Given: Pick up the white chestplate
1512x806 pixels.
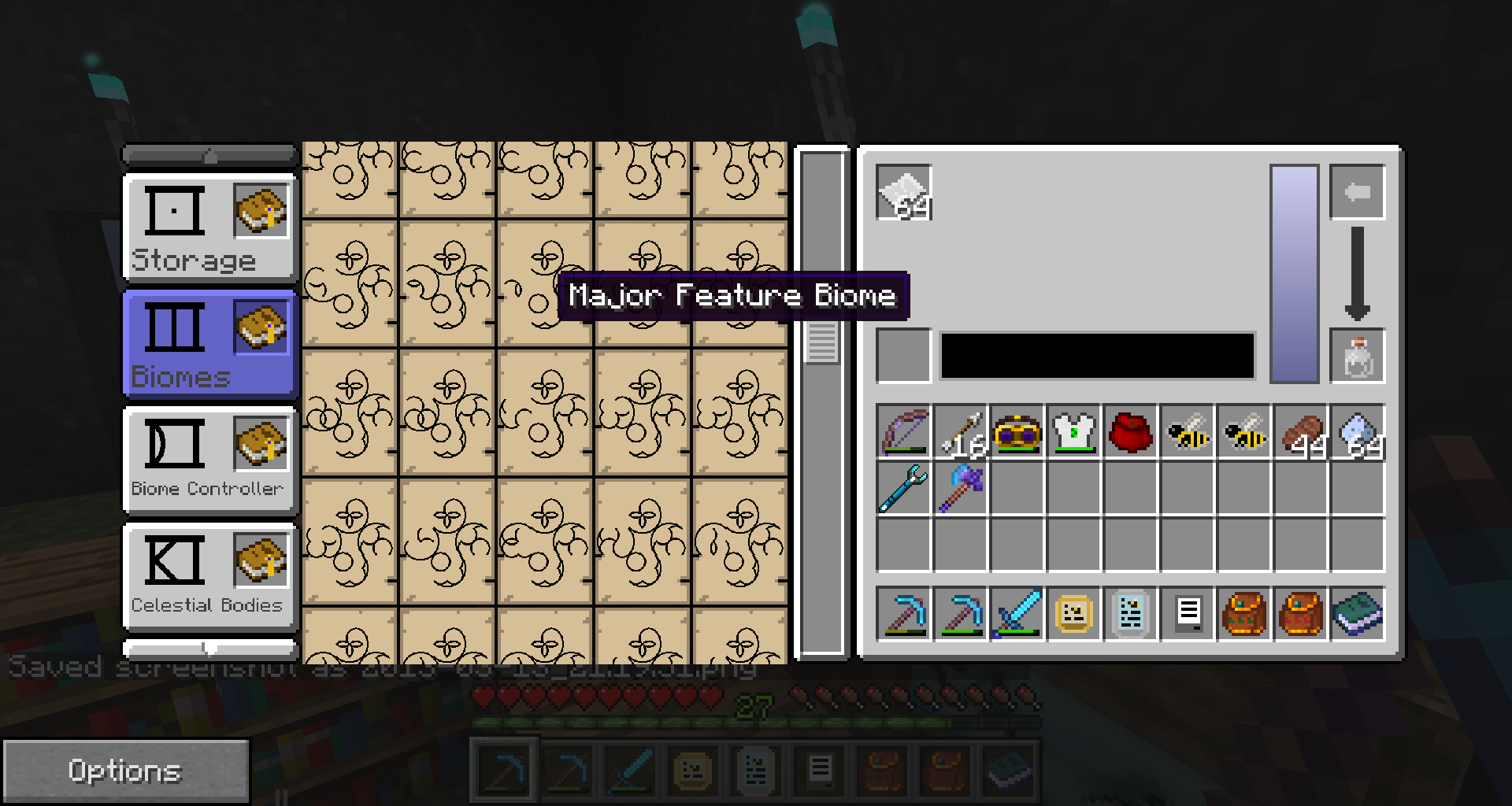Looking at the screenshot, I should pyautogui.click(x=1074, y=432).
